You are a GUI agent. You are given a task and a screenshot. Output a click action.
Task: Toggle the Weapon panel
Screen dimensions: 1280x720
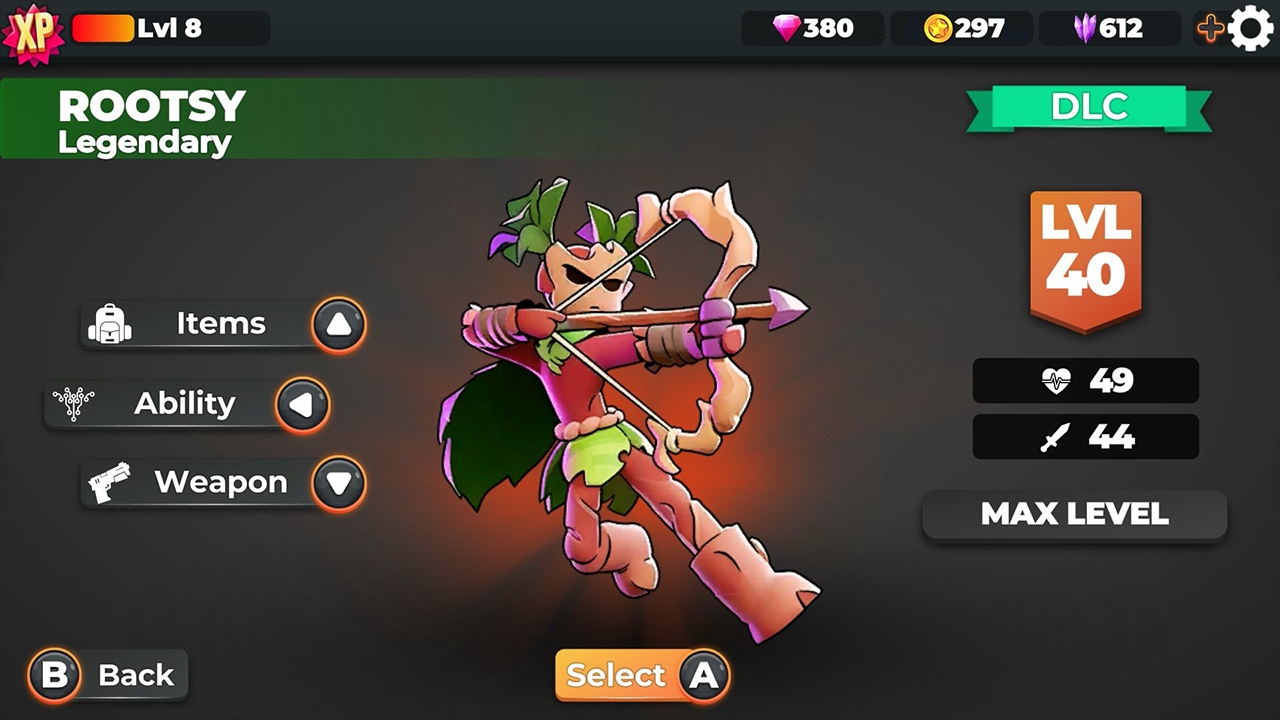pyautogui.click(x=221, y=482)
